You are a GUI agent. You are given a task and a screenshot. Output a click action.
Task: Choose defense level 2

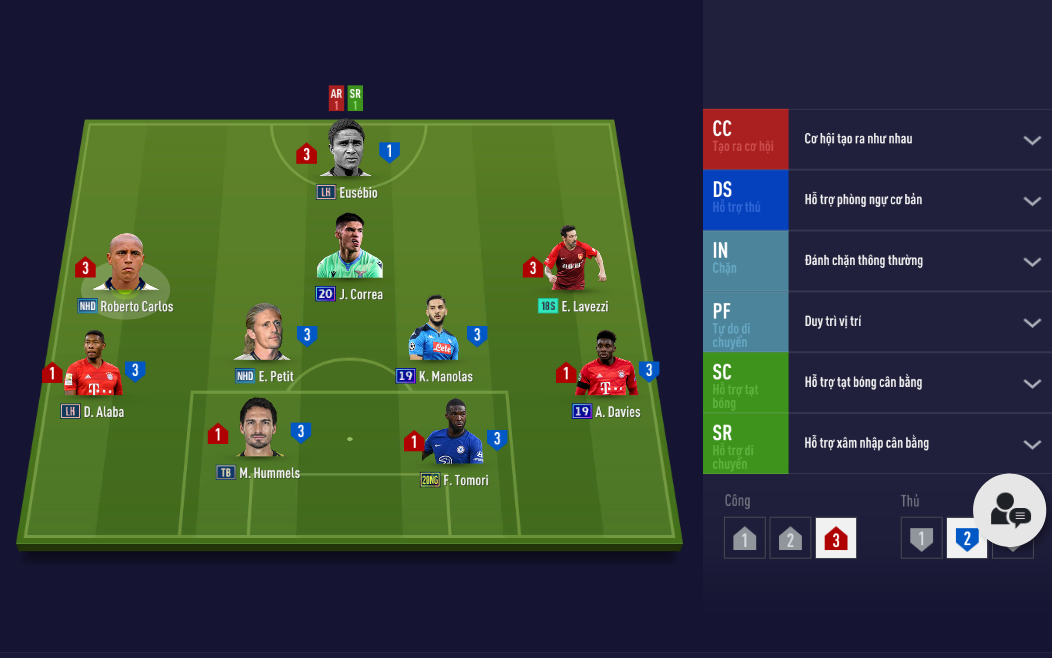(x=966, y=538)
